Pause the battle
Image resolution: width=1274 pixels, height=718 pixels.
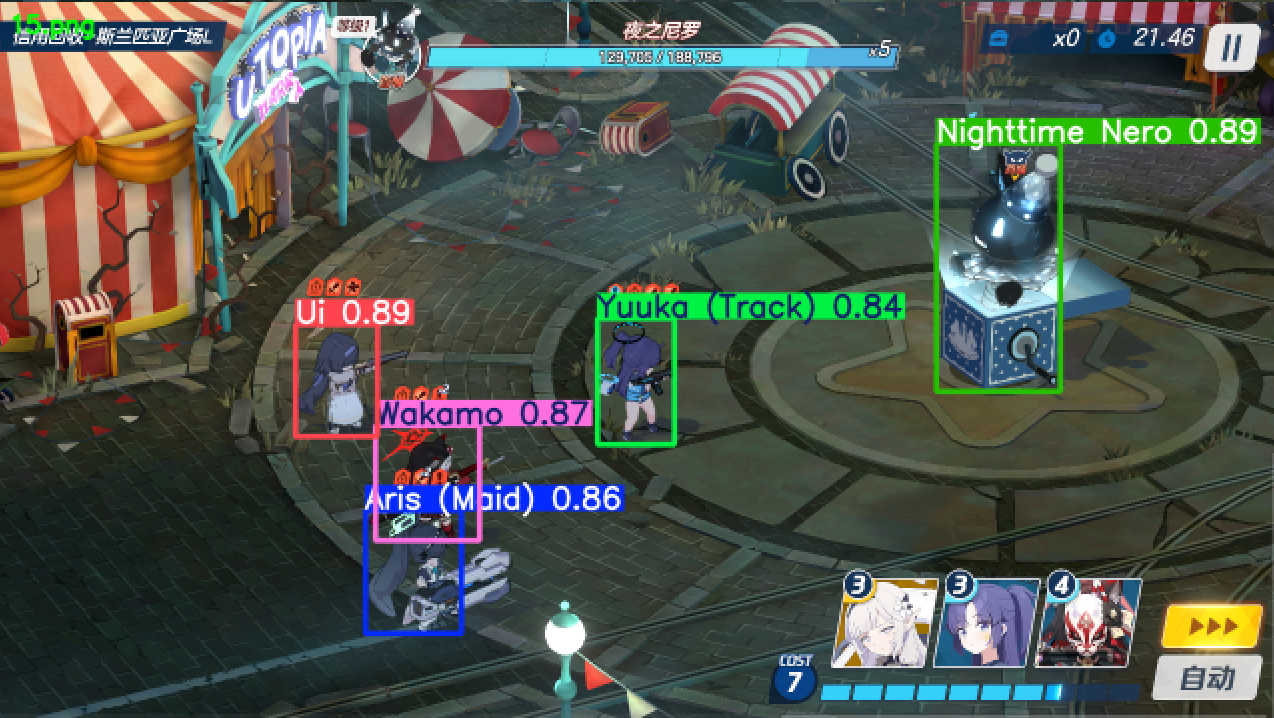tap(1232, 47)
